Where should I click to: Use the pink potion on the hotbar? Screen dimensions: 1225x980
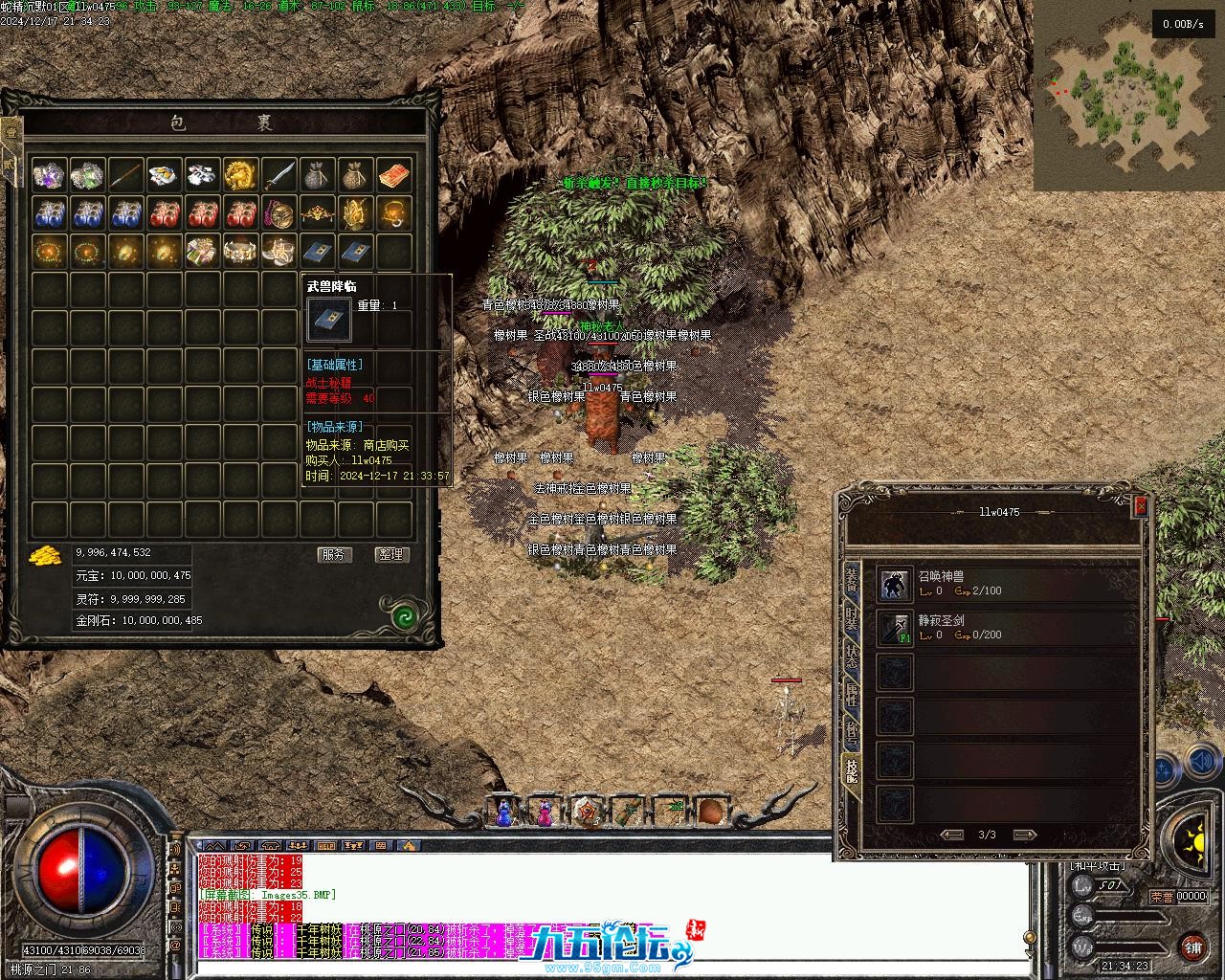(x=545, y=813)
